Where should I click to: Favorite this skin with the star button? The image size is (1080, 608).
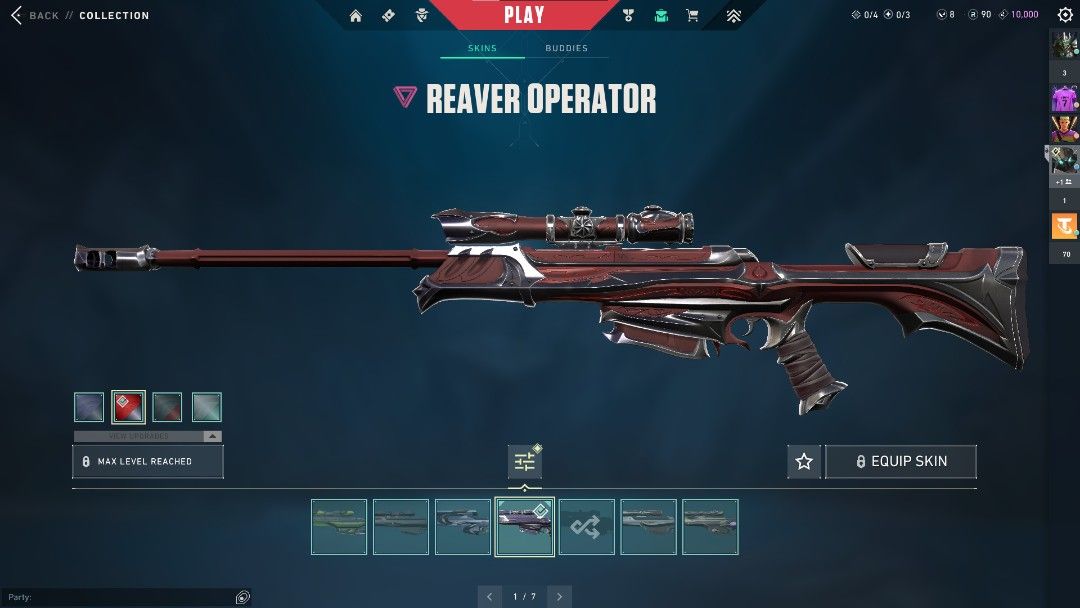(804, 461)
